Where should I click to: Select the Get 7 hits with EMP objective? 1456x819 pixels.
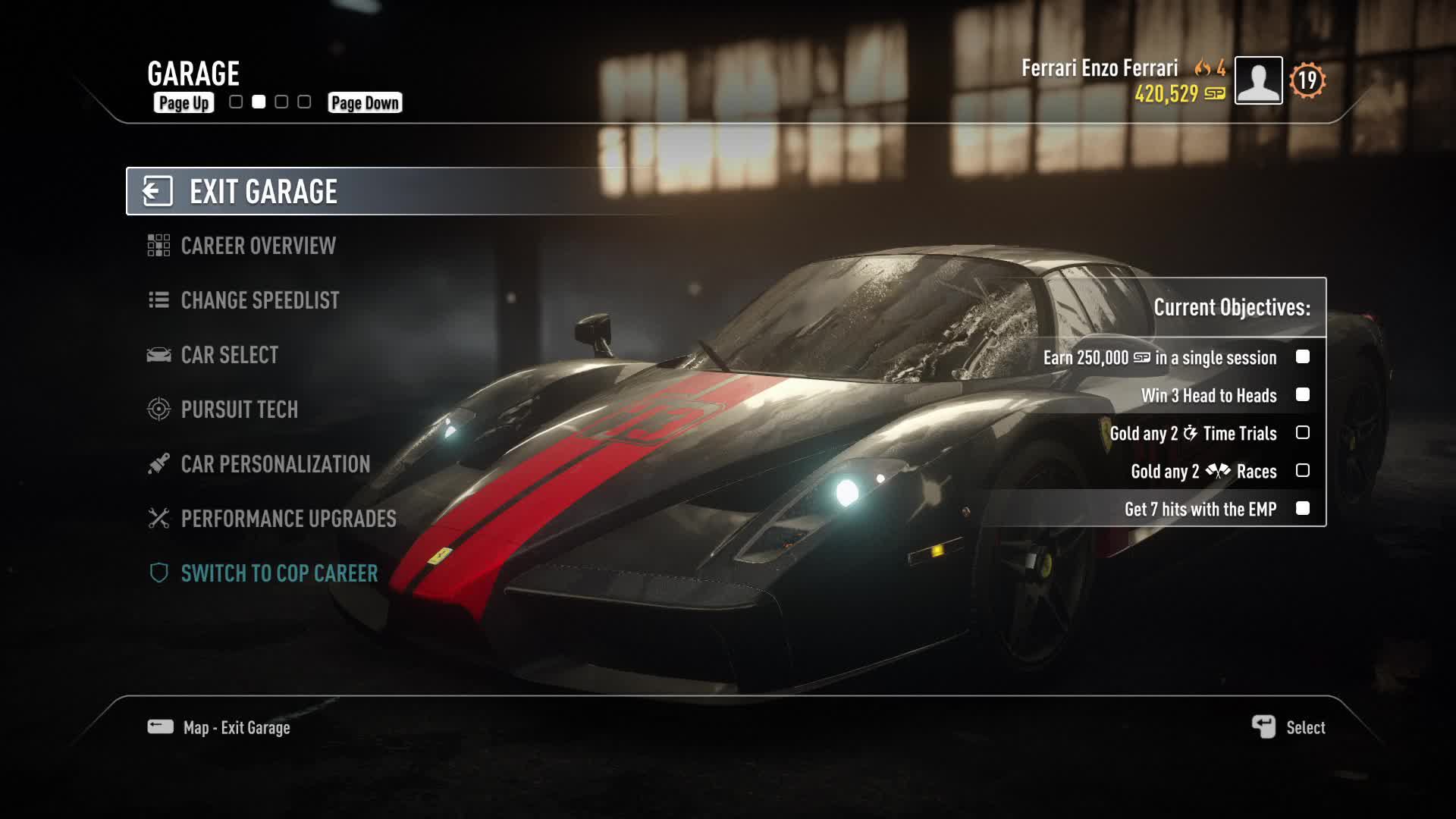coord(1200,509)
